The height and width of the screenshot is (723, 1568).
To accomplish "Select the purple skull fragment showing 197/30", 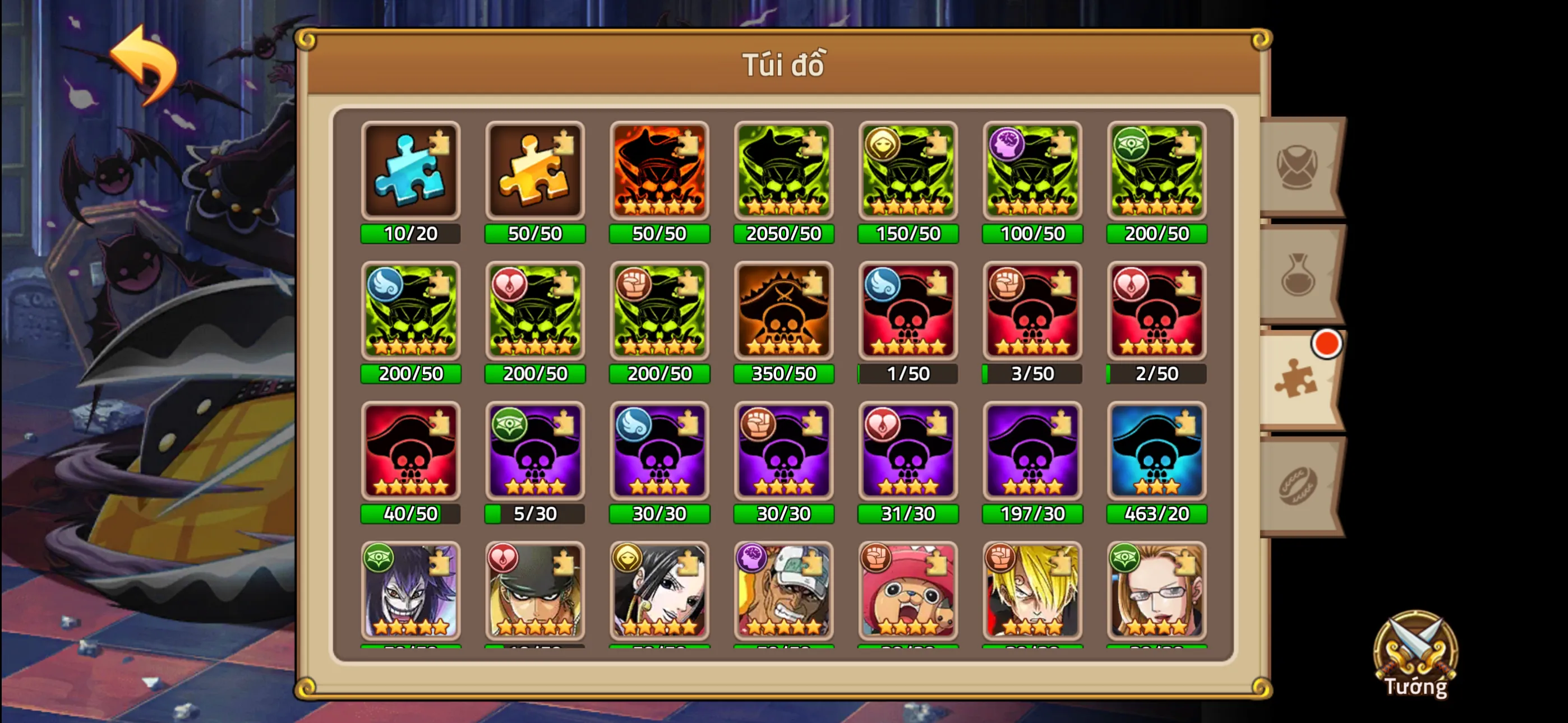I will pos(1032,452).
